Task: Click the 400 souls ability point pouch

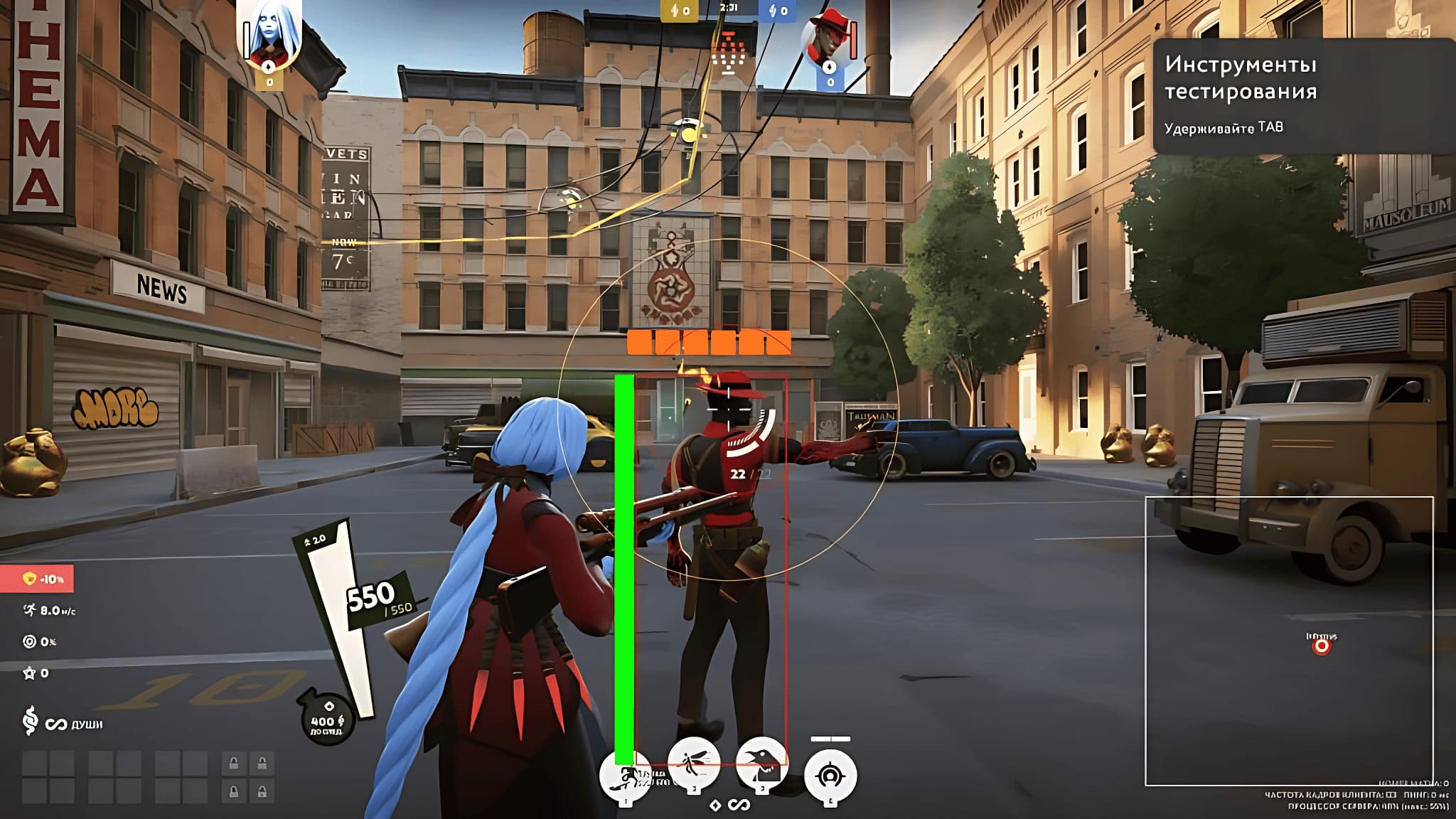Action: (326, 718)
